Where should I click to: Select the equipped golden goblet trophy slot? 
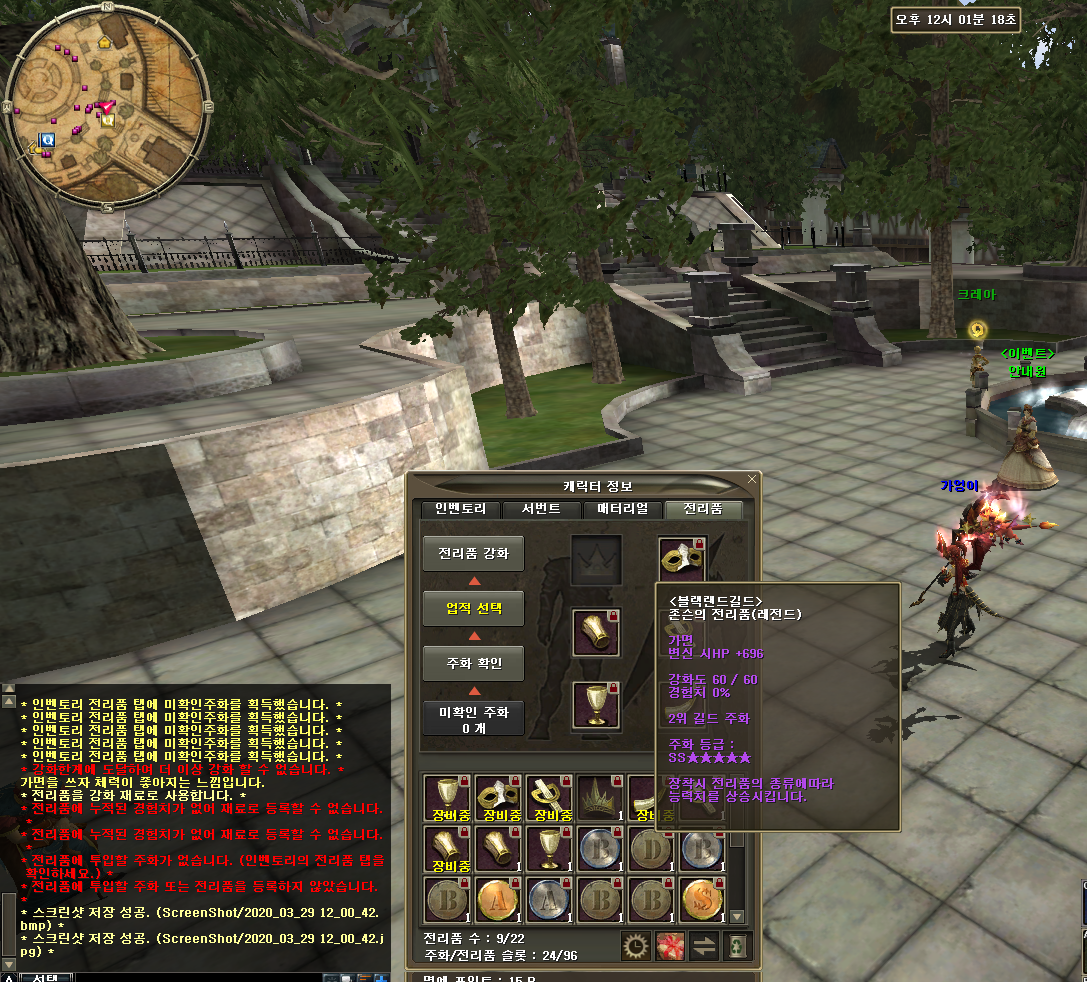[596, 705]
